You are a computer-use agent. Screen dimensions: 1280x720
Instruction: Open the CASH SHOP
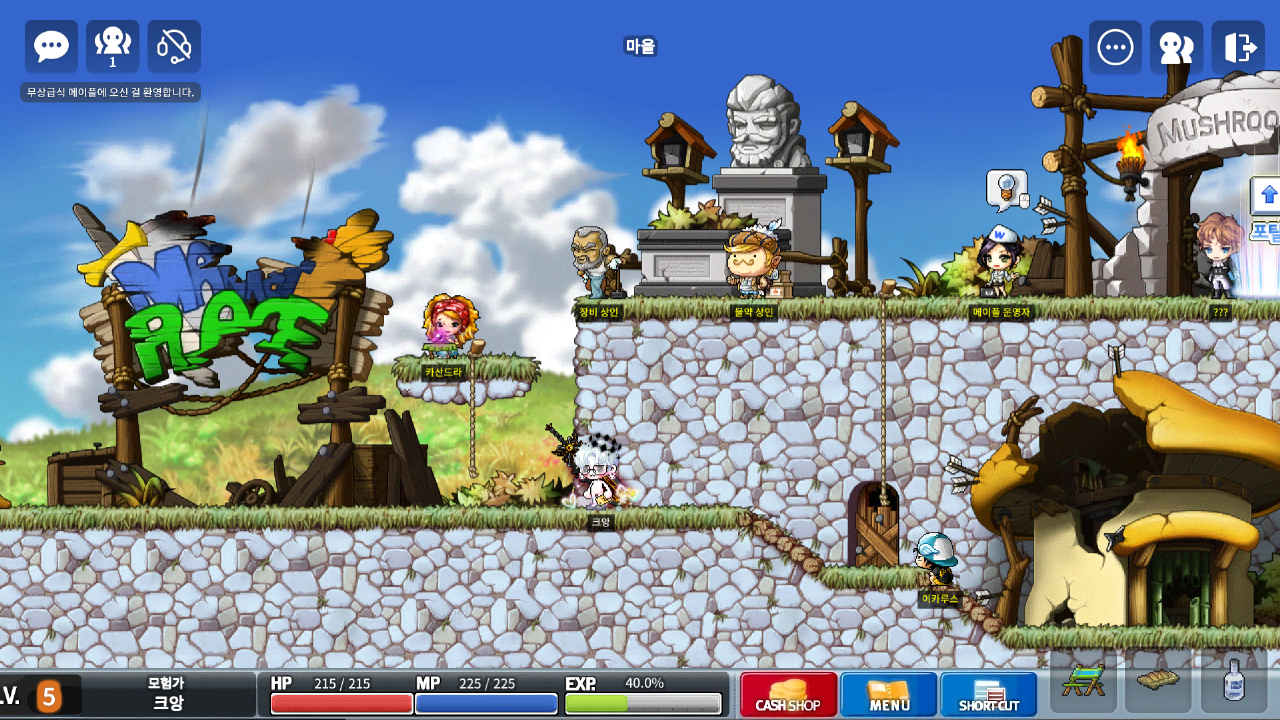click(788, 695)
